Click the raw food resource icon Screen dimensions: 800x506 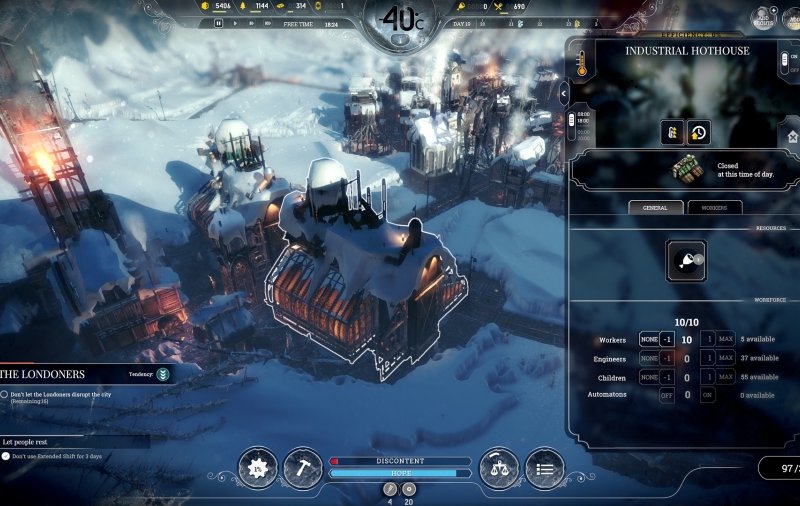coord(686,260)
